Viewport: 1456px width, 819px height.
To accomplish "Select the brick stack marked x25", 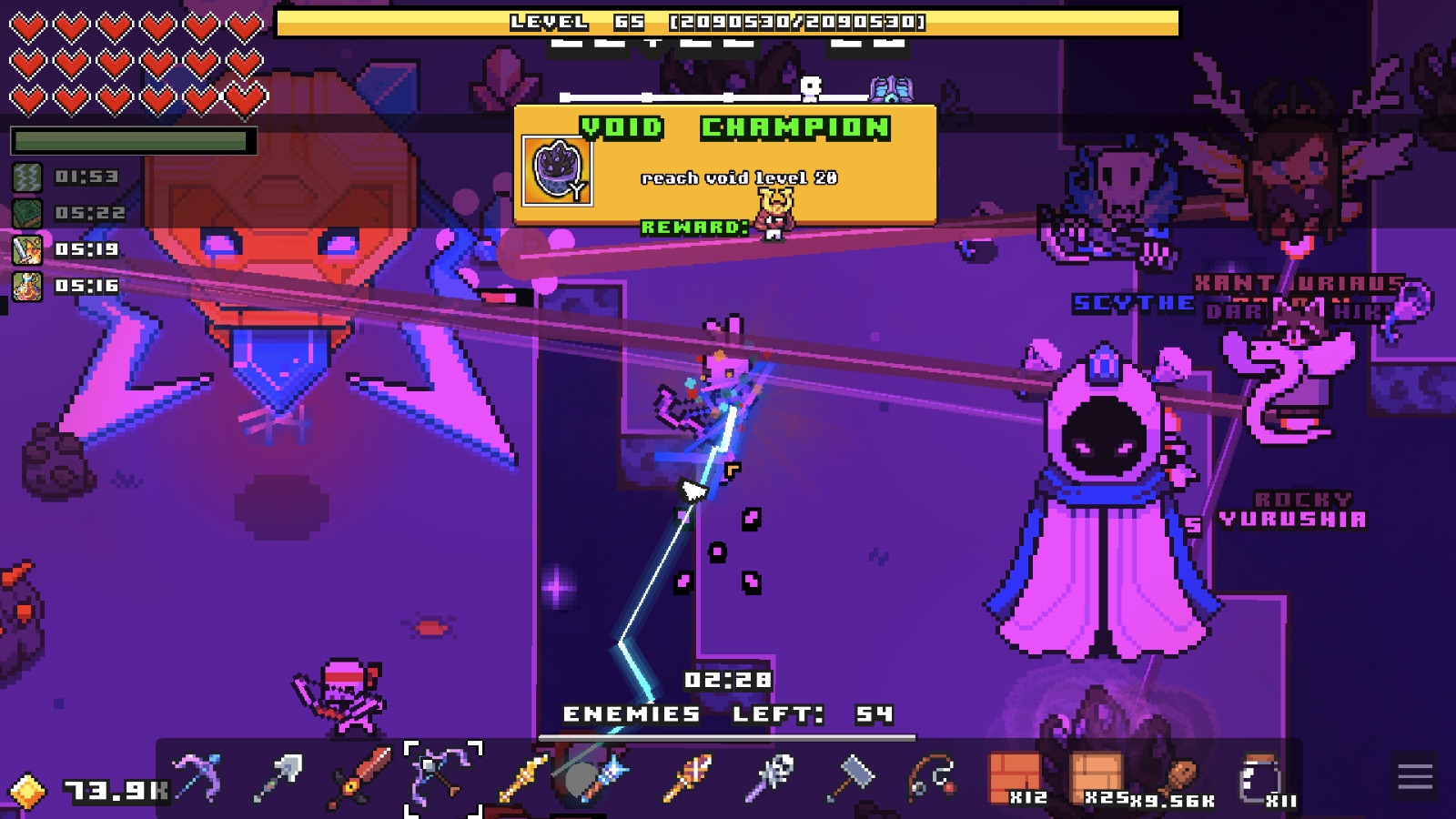I will [x=1097, y=778].
